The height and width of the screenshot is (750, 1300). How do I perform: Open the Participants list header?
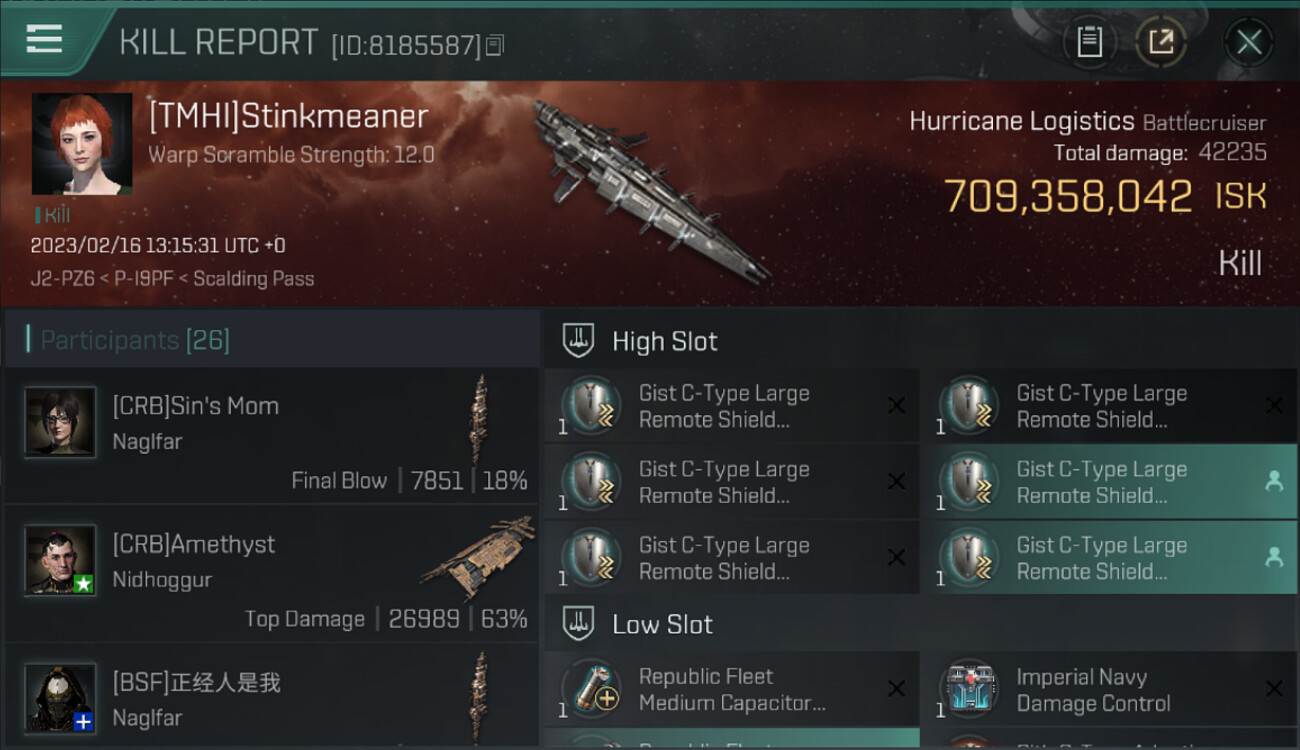tap(135, 340)
